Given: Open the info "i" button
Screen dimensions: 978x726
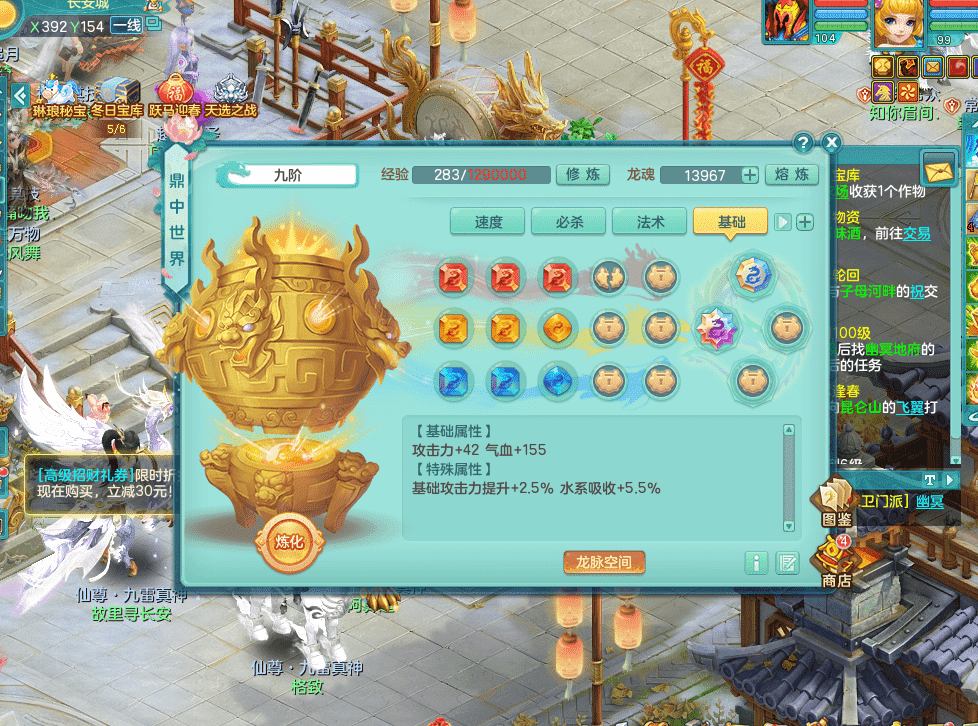Looking at the screenshot, I should (x=757, y=563).
